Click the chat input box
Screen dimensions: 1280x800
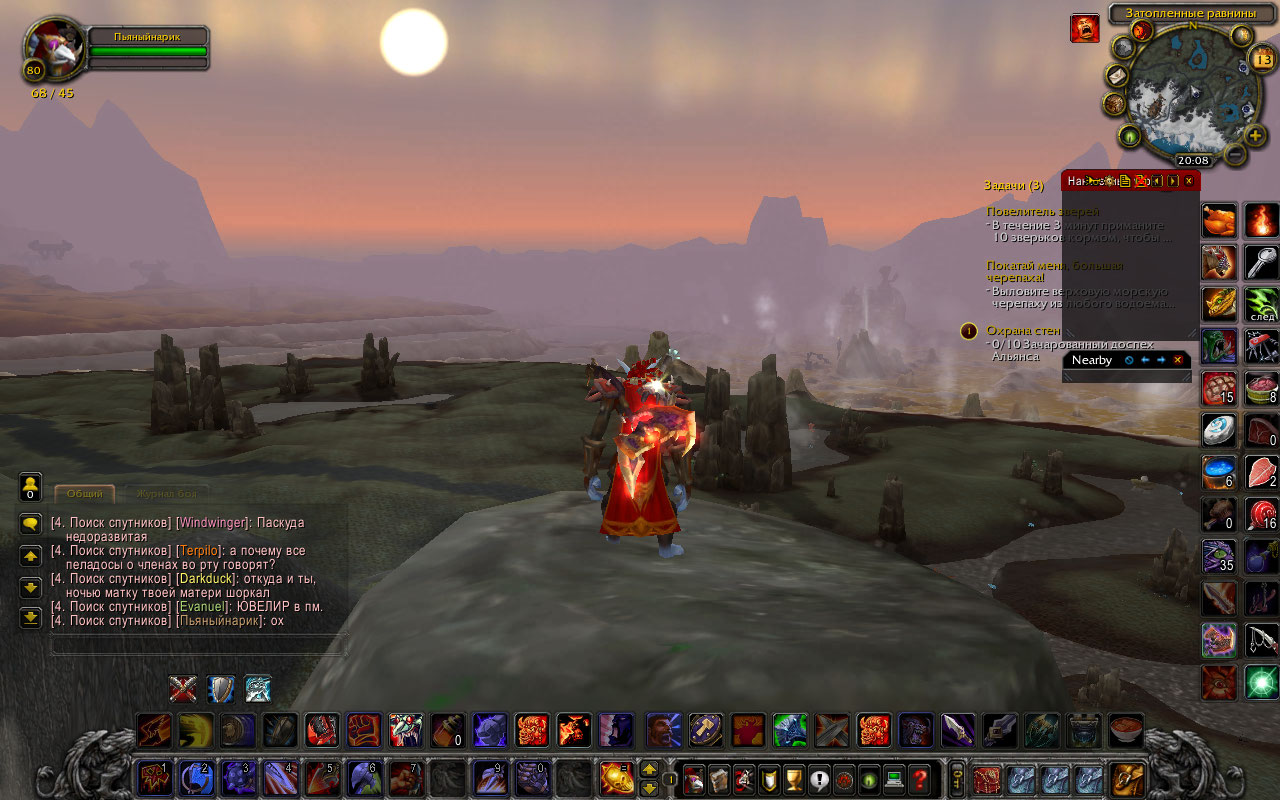click(x=198, y=645)
